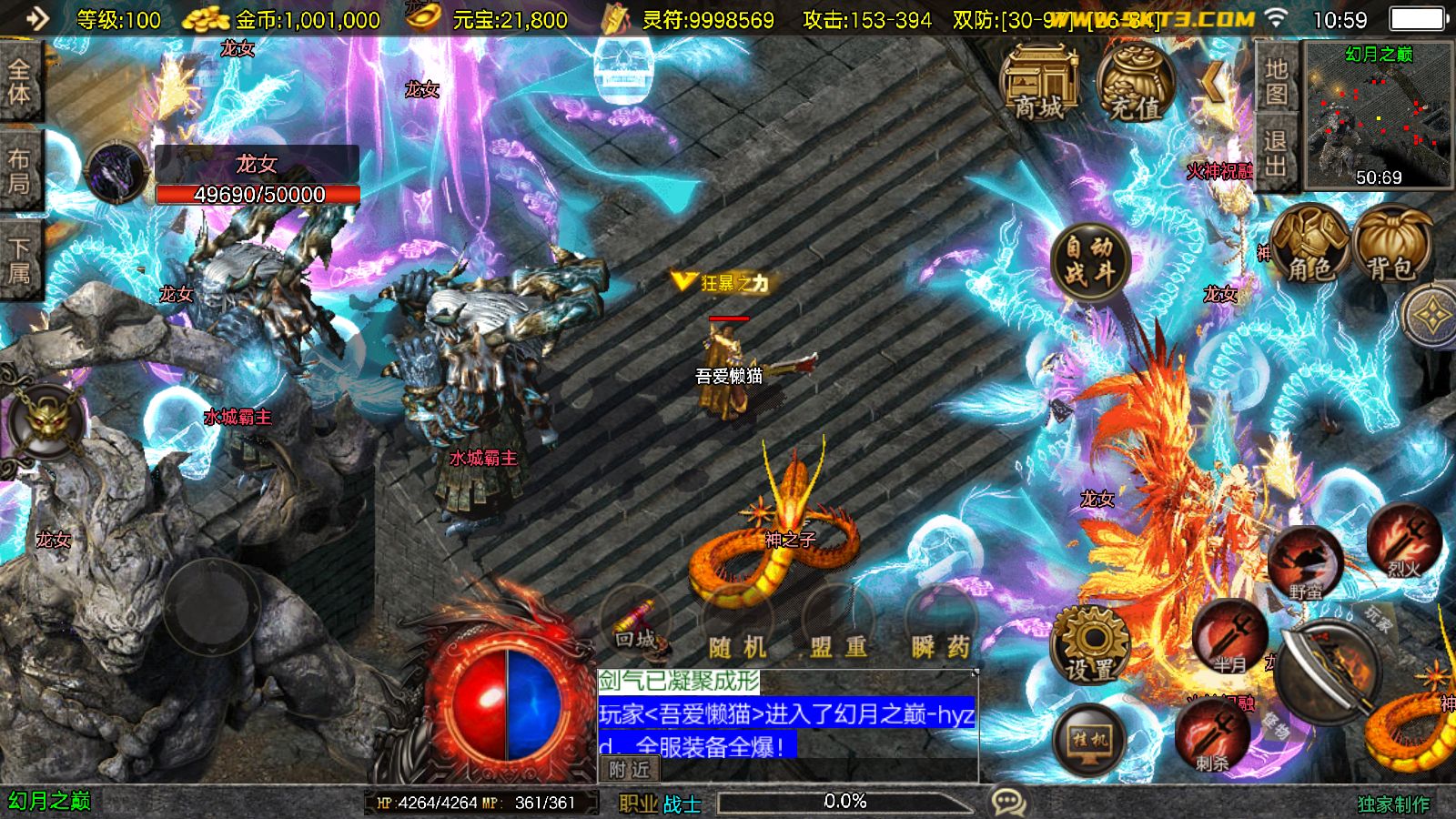This screenshot has width=1456, height=819.
Task: Select the 下属 subordinates tab
Action: click(20, 261)
